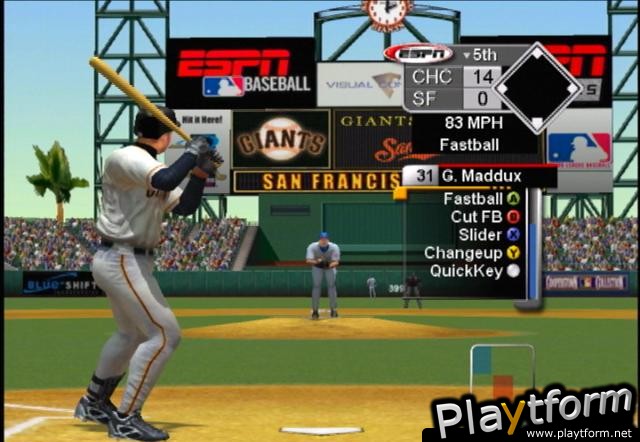Choose the Cut FB pitch
Screen dimensions: 640x442
(x=478, y=217)
